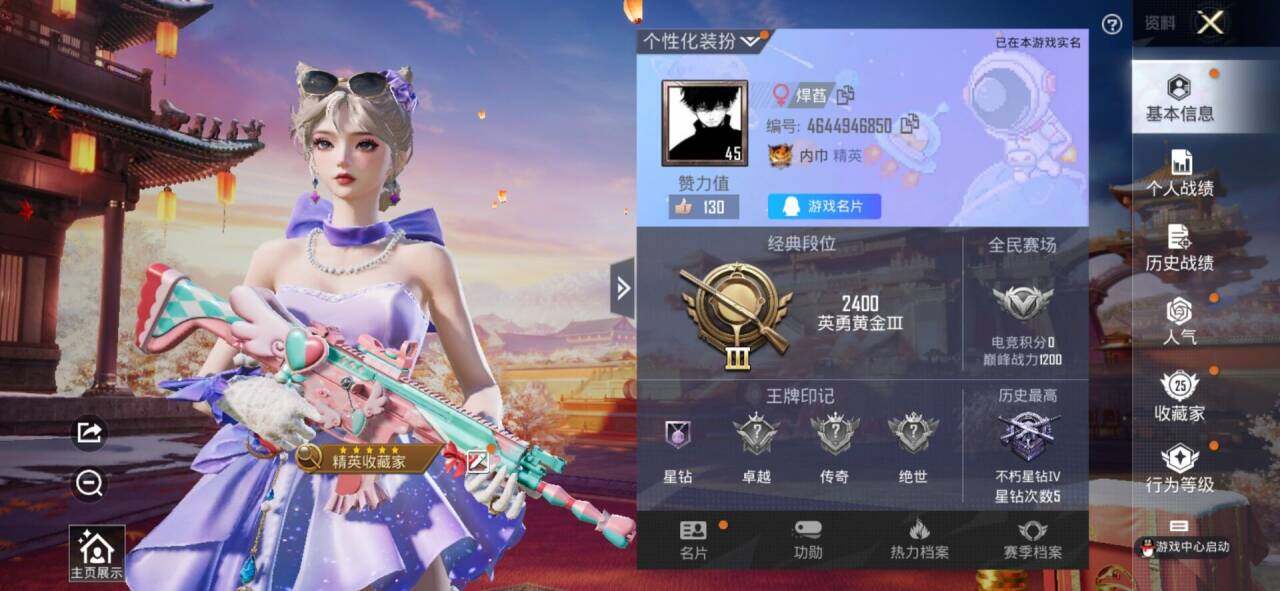Click the share icon beside the character
1280x591 pixels.
89,432
